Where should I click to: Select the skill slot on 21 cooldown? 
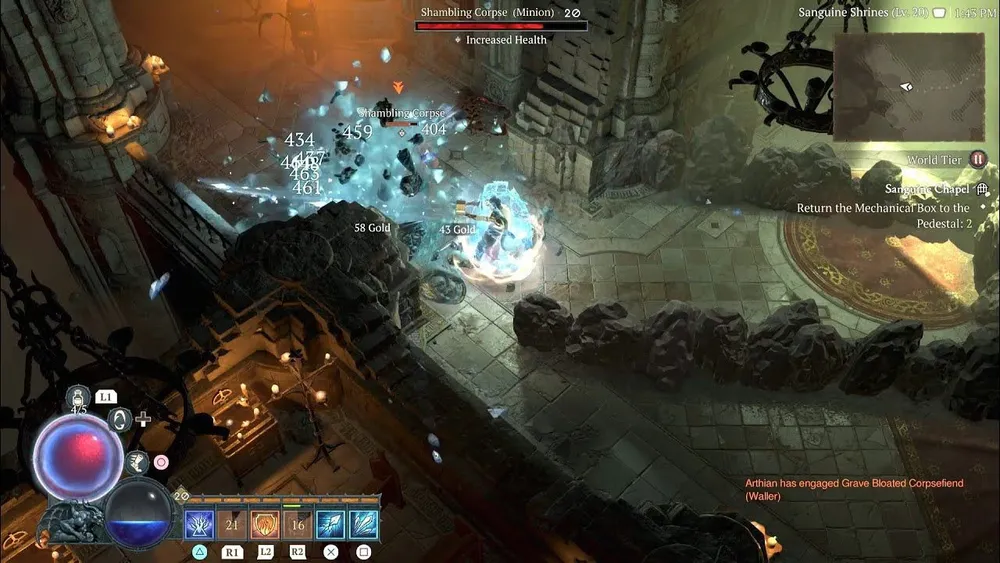coord(232,524)
